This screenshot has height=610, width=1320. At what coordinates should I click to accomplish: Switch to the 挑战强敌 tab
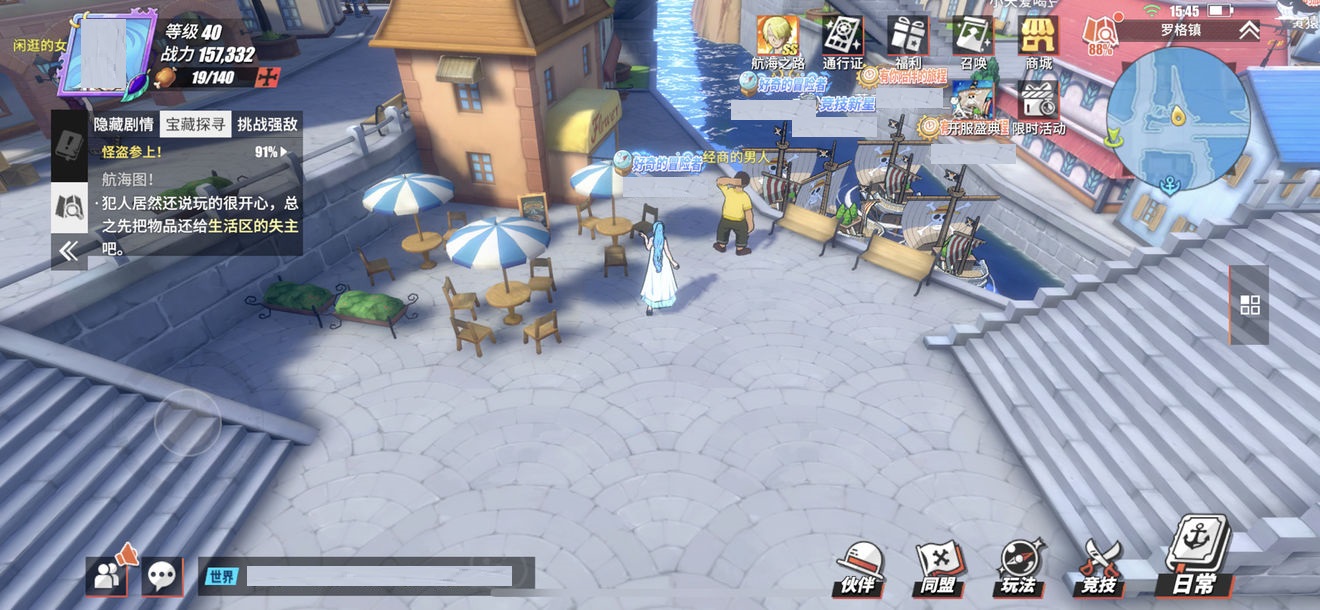(267, 125)
